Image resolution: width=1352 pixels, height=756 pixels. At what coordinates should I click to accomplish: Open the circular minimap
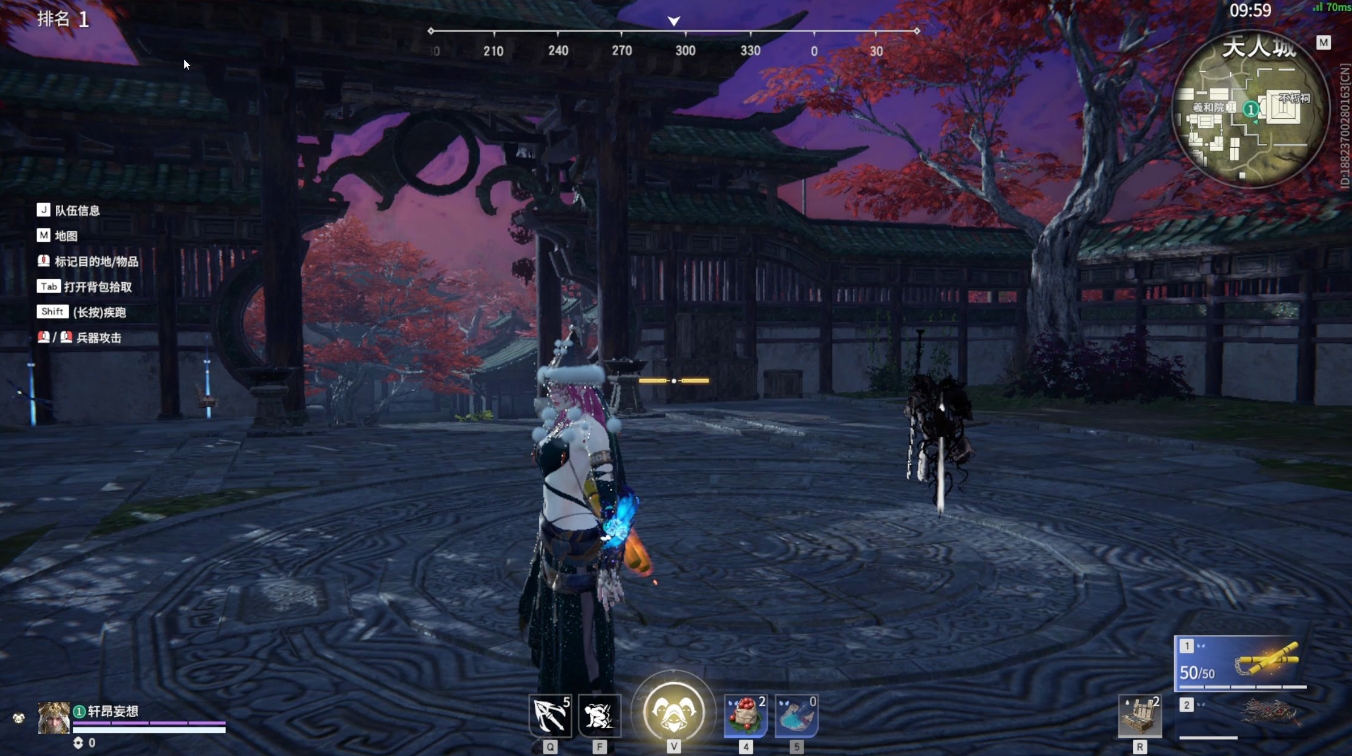click(x=1250, y=110)
